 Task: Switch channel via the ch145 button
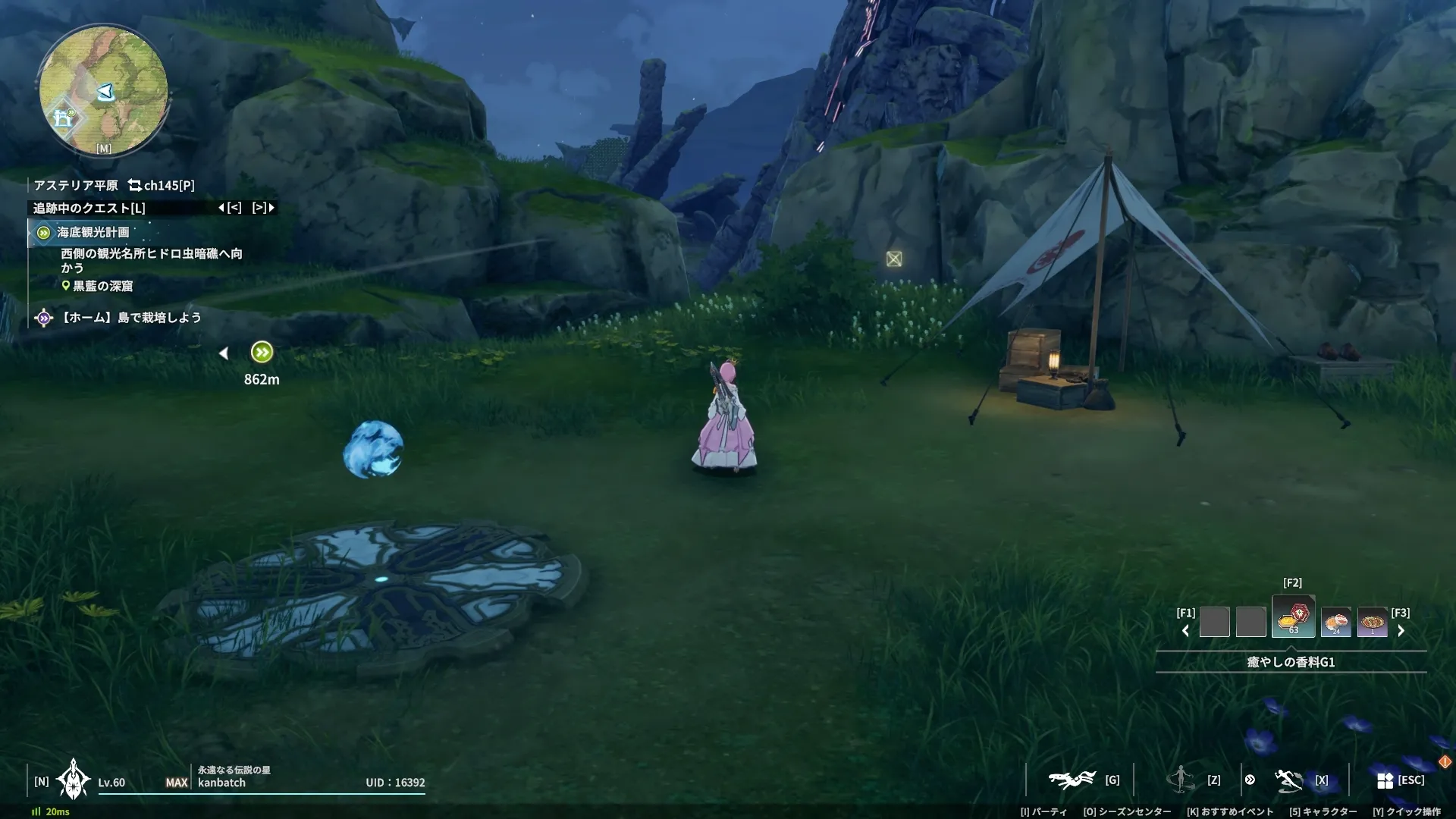tap(162, 185)
